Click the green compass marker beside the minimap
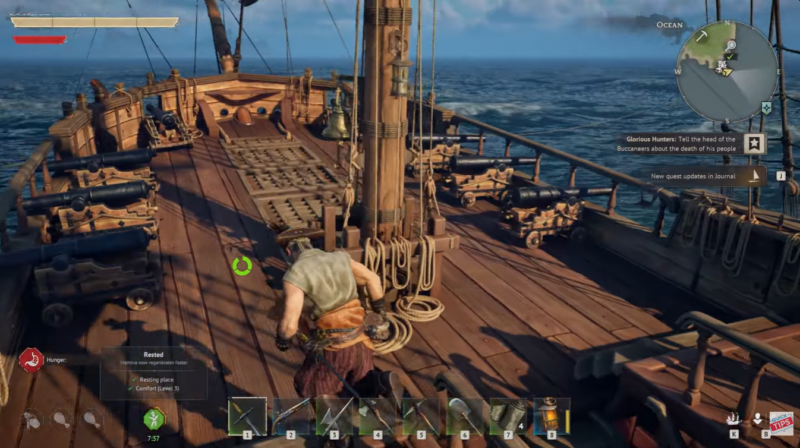 (766, 107)
